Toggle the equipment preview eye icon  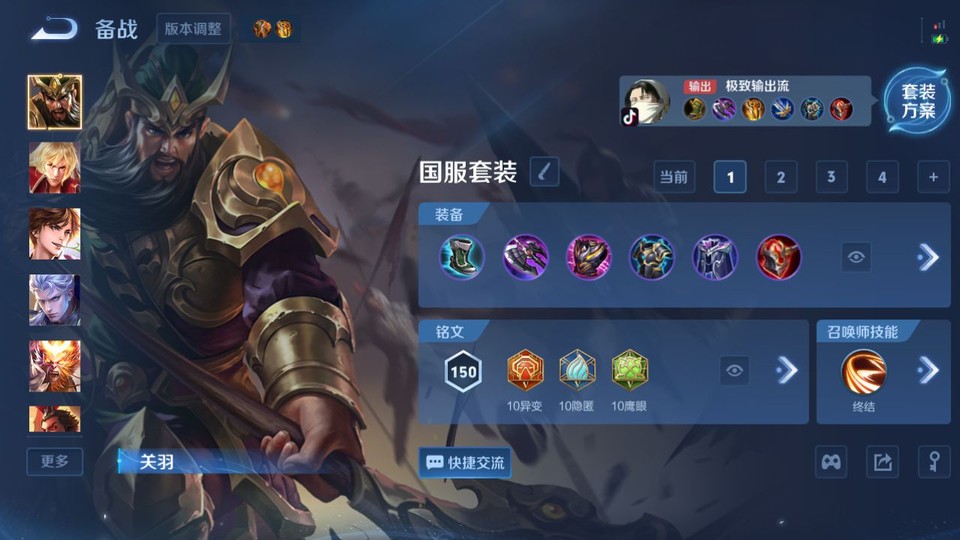[856, 257]
